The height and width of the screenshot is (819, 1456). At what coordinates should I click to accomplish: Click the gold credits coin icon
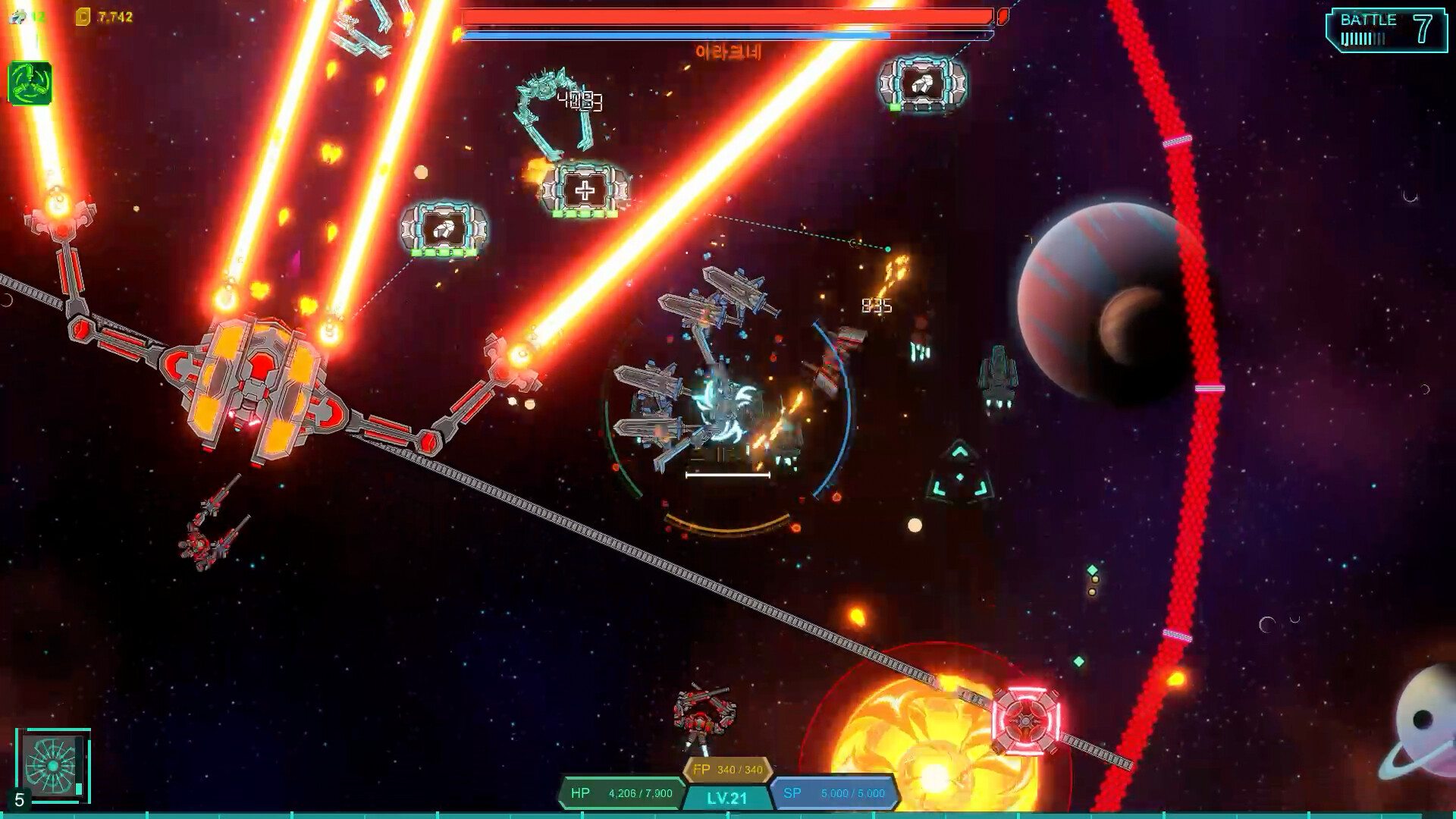click(83, 17)
